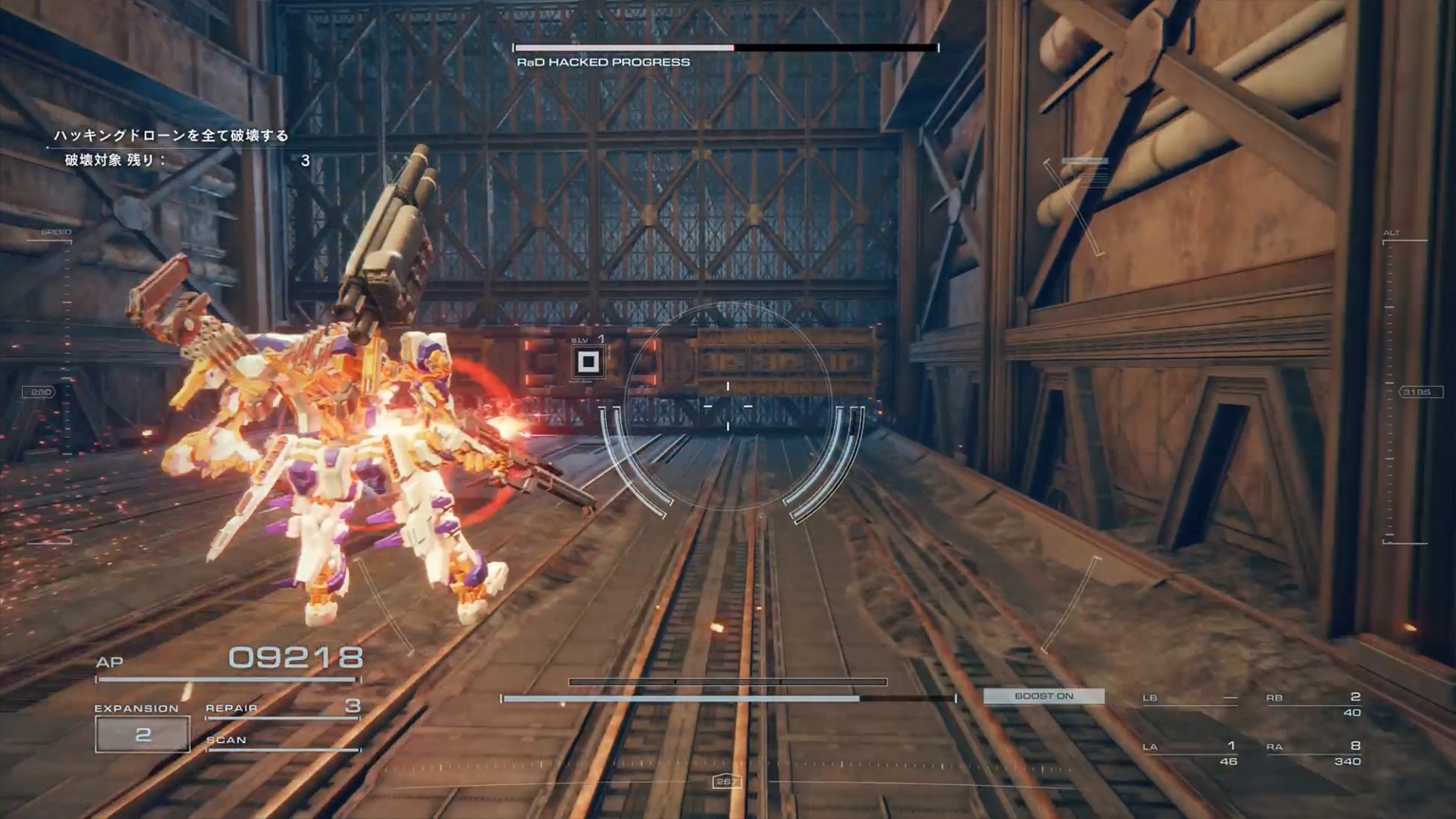Select the EXPANSION slot box
This screenshot has width=1456, height=819.
click(x=142, y=735)
